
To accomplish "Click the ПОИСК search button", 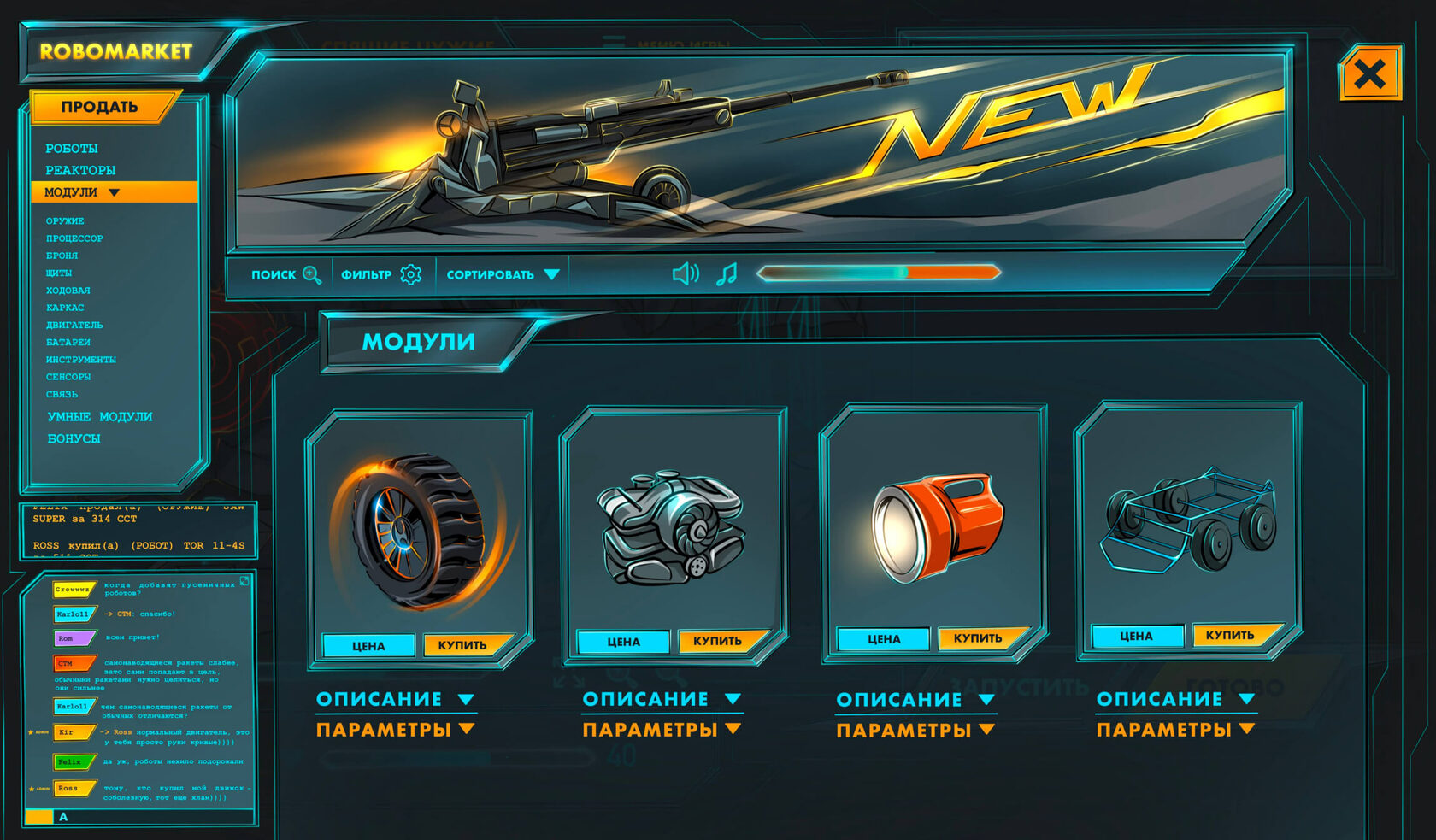I will point(285,275).
